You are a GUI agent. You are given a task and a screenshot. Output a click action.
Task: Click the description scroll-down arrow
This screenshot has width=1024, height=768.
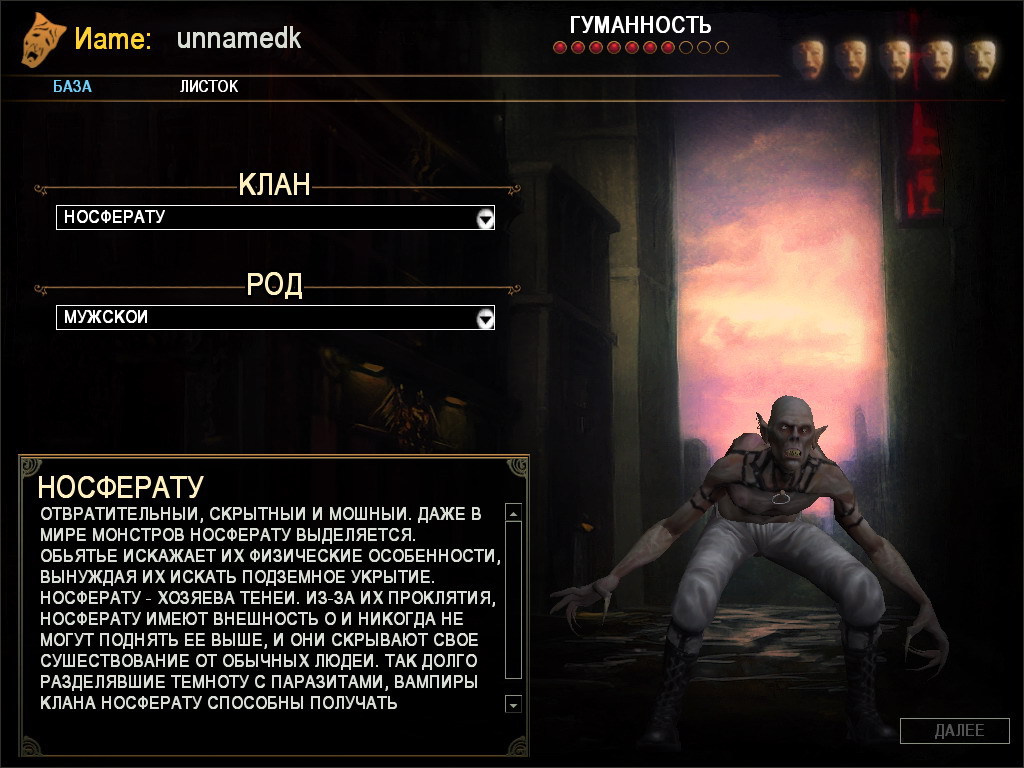(x=514, y=705)
